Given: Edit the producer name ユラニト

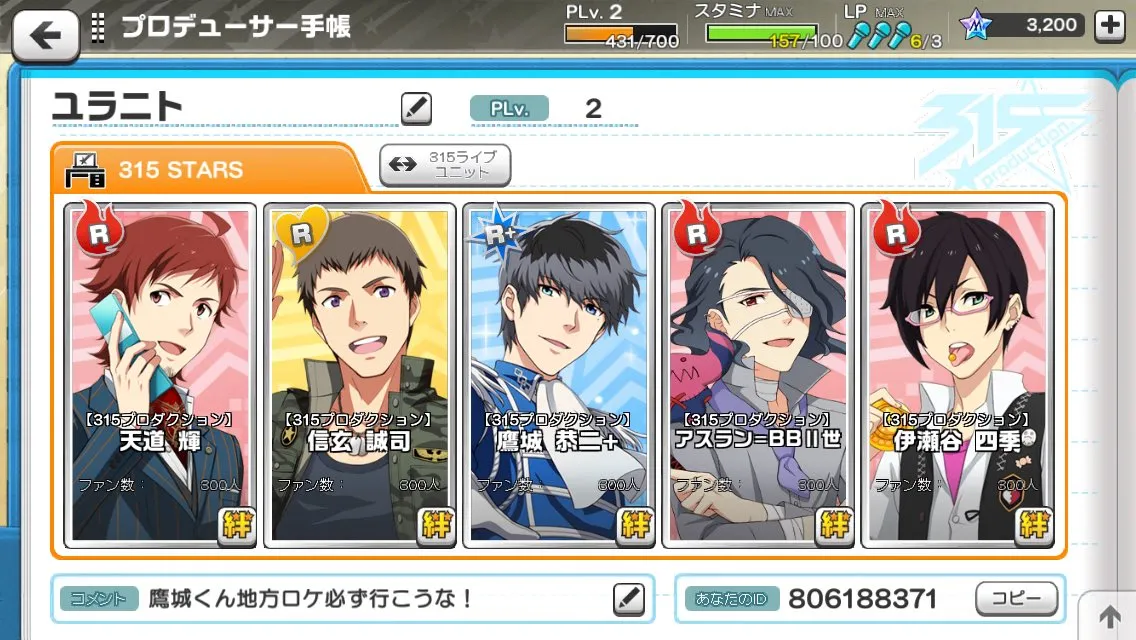Looking at the screenshot, I should (x=416, y=108).
